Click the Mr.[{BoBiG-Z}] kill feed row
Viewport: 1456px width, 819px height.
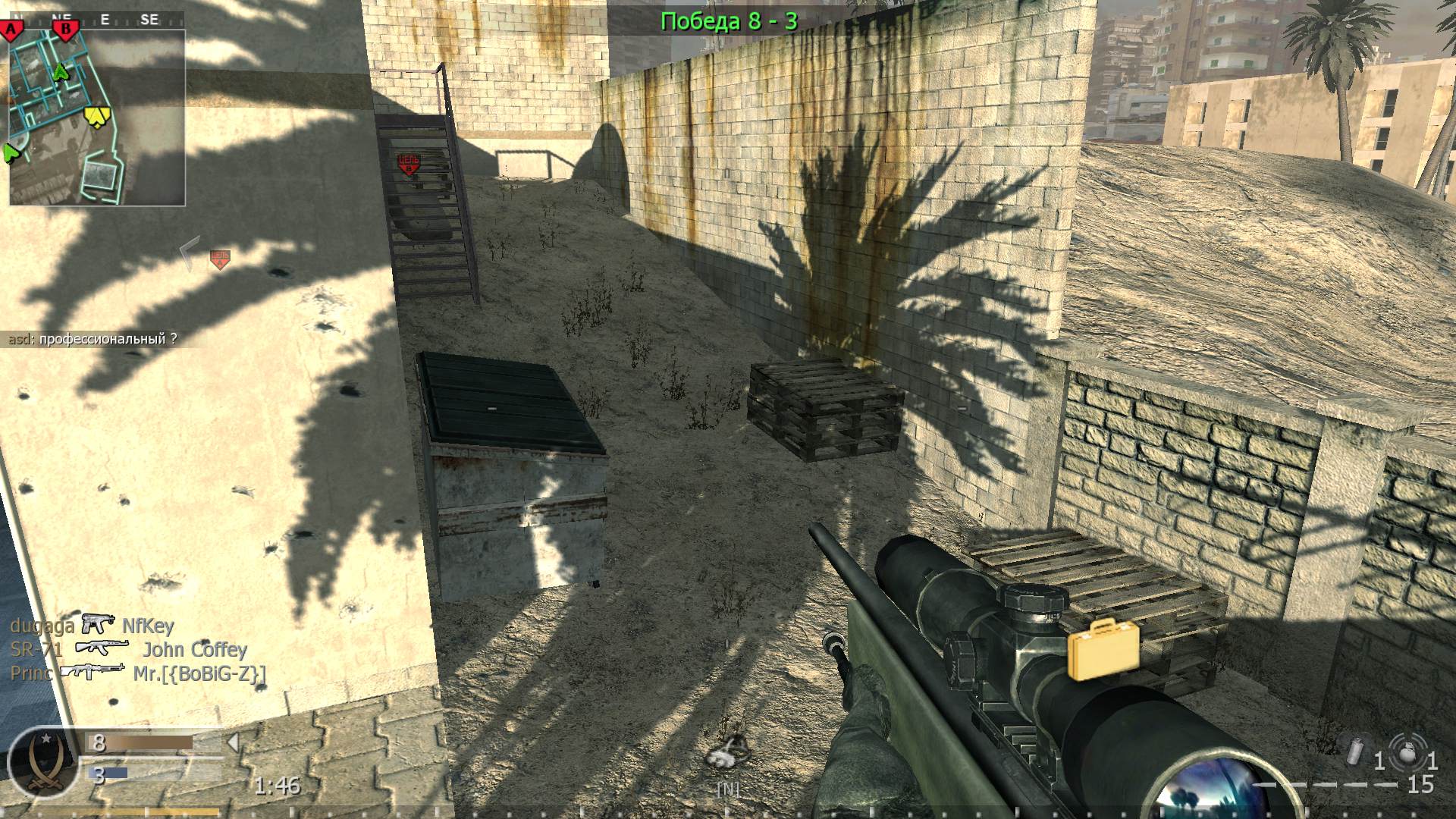point(138,673)
